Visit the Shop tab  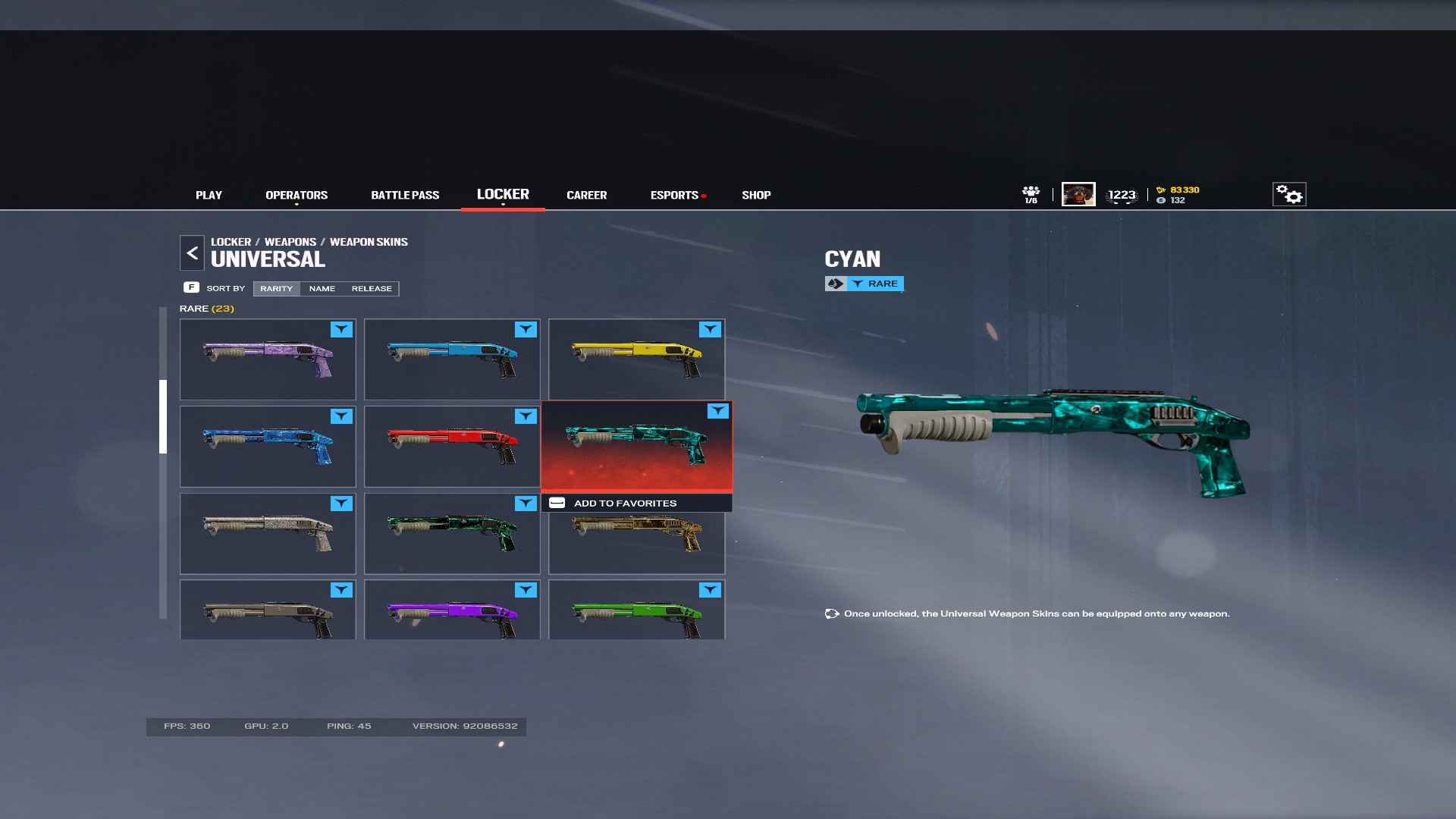(x=756, y=195)
